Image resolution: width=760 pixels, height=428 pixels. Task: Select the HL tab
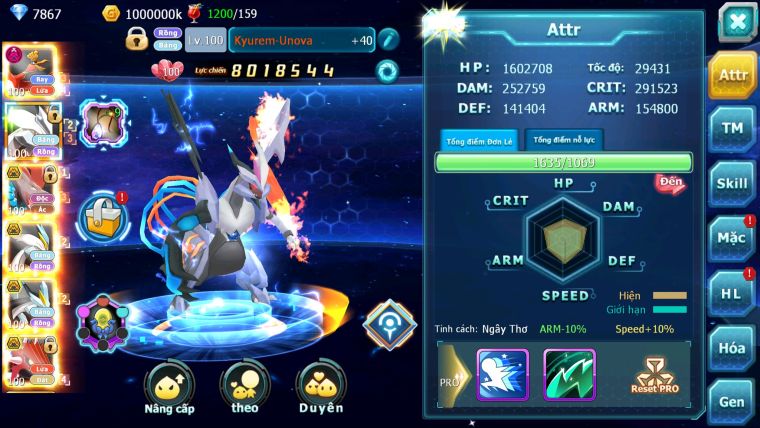733,293
